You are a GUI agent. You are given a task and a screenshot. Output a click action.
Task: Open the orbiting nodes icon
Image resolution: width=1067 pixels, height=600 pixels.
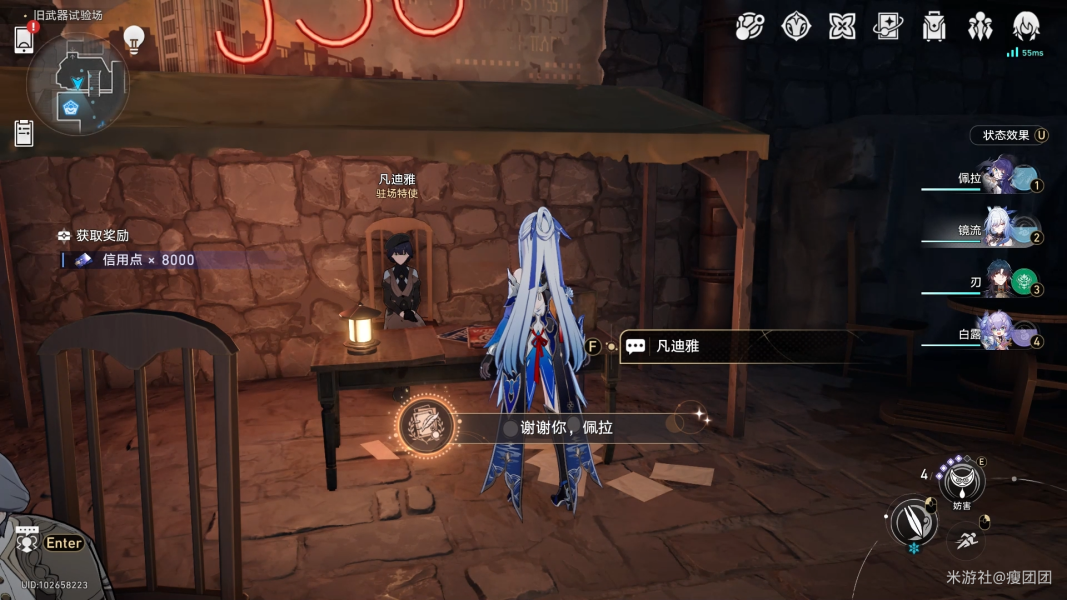[750, 27]
